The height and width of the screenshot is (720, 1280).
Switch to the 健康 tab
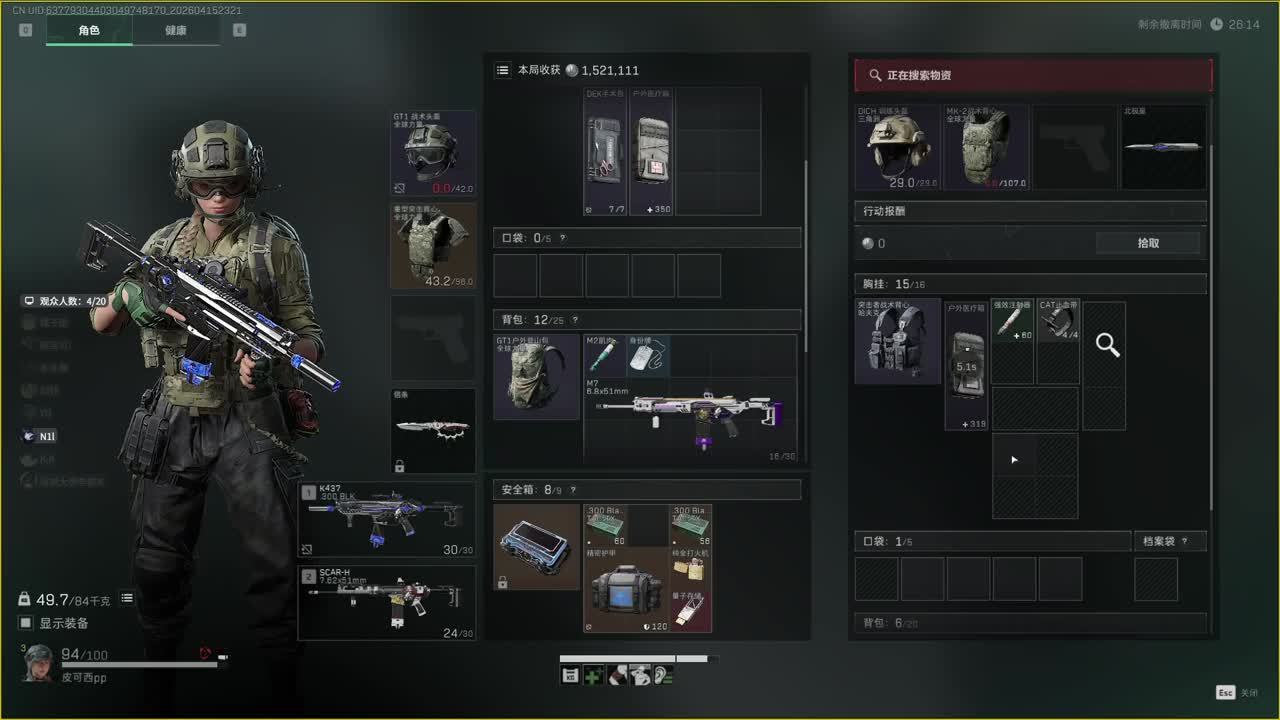[x=175, y=31]
